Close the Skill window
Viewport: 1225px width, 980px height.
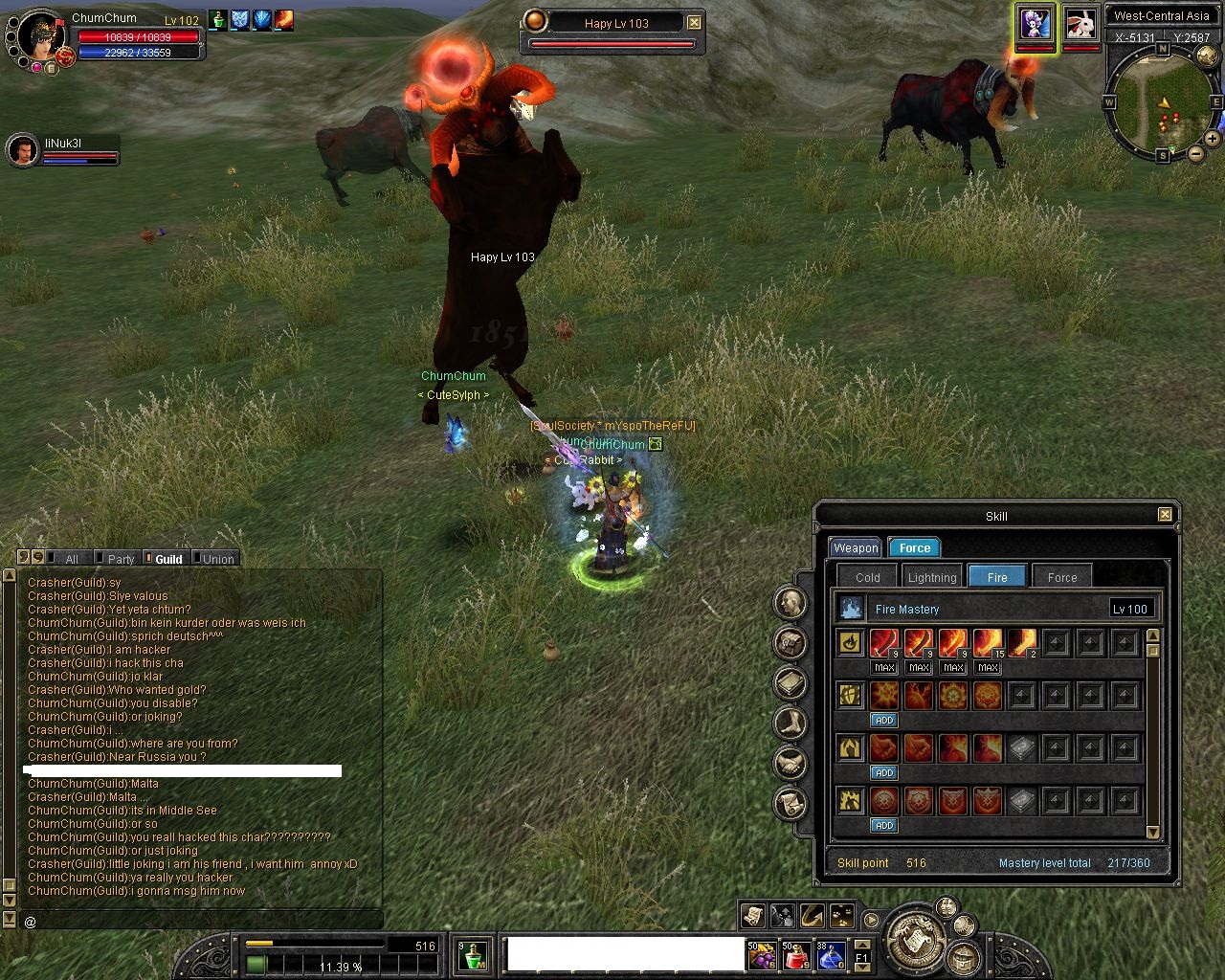[1165, 515]
